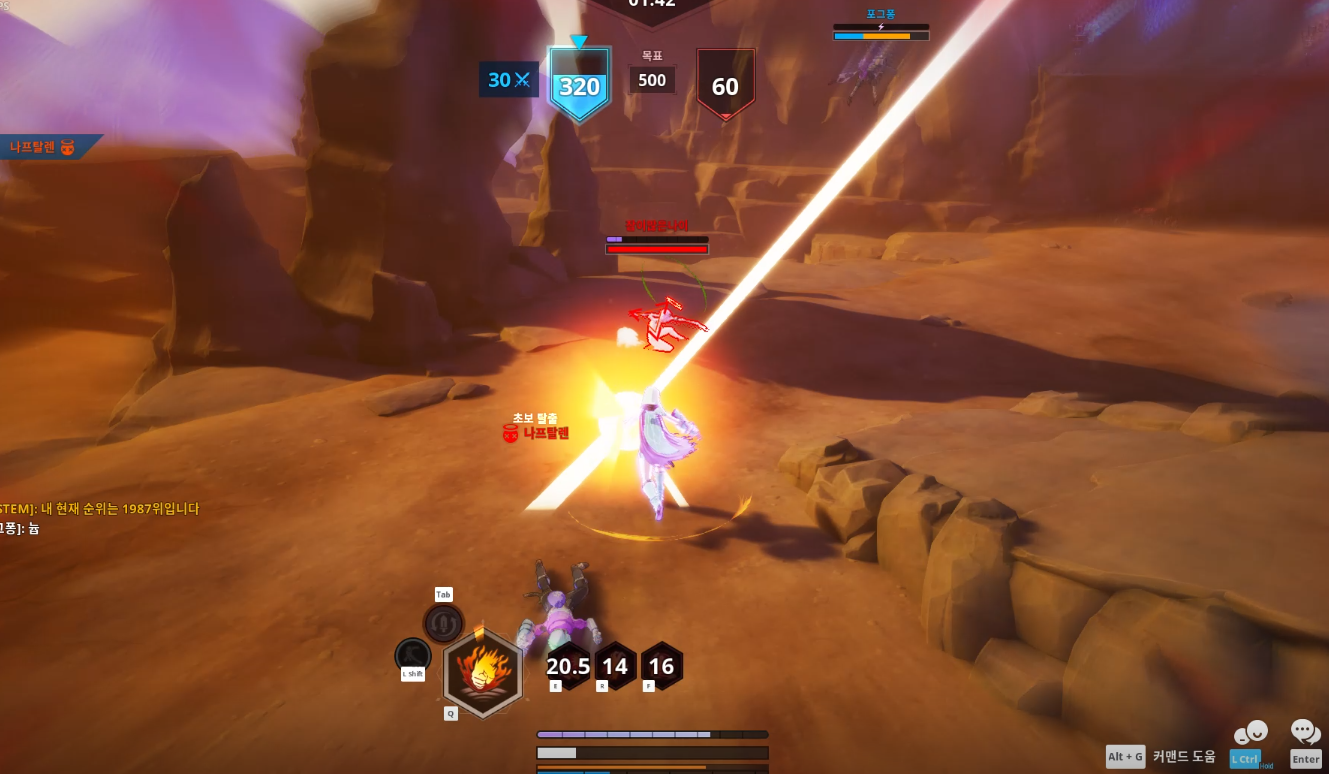The image size is (1329, 774).
Task: Select the skill showing 16 cooldown
Action: point(661,666)
